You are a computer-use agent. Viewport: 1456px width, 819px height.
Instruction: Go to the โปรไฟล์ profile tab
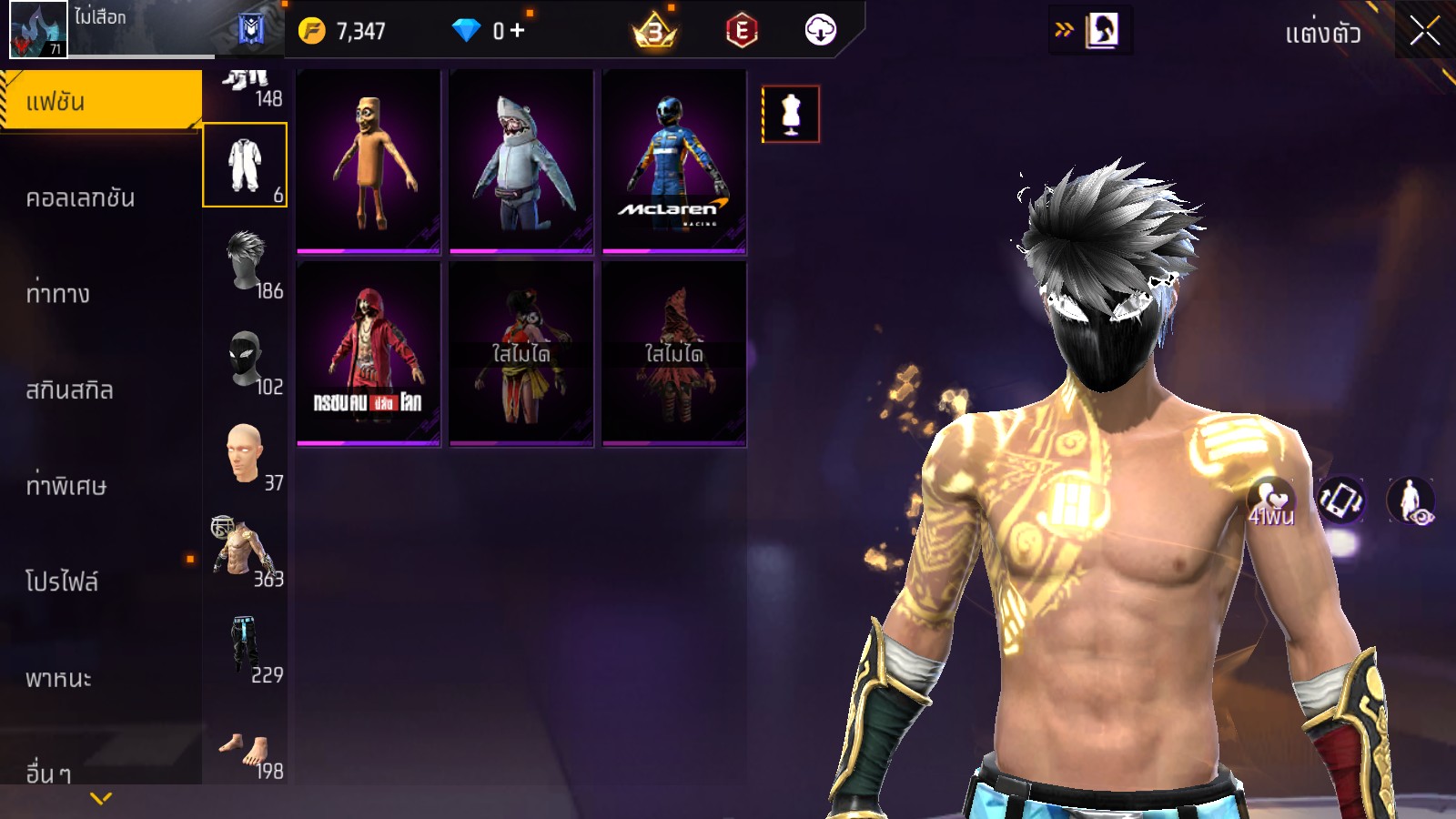point(62,581)
